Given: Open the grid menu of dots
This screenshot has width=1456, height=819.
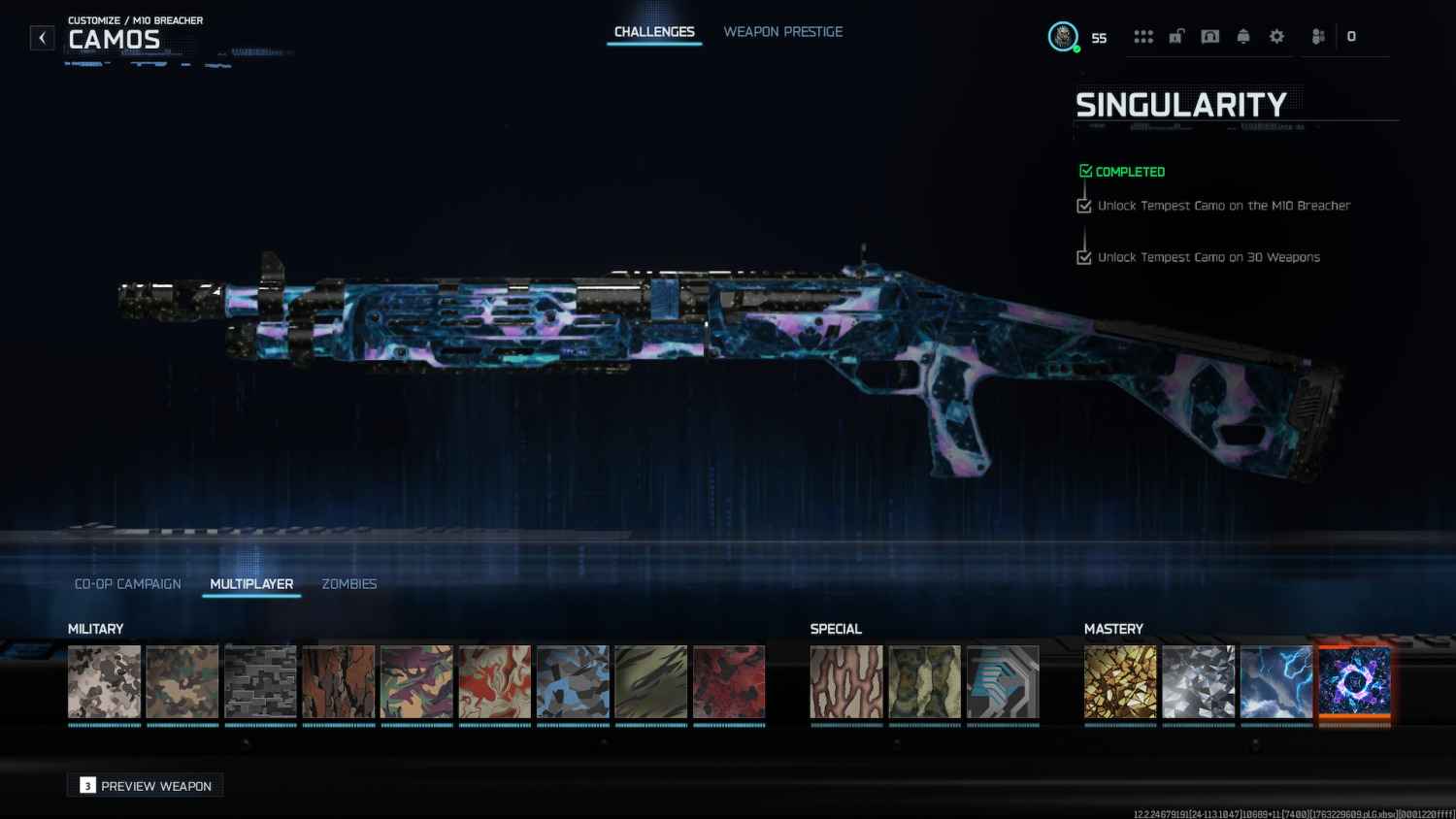Looking at the screenshot, I should (1143, 36).
